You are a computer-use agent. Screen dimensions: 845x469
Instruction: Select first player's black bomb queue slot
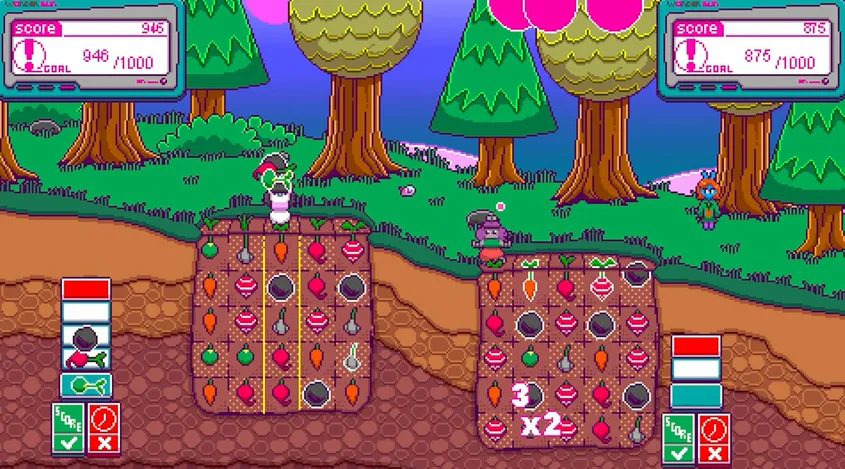[x=86, y=336]
